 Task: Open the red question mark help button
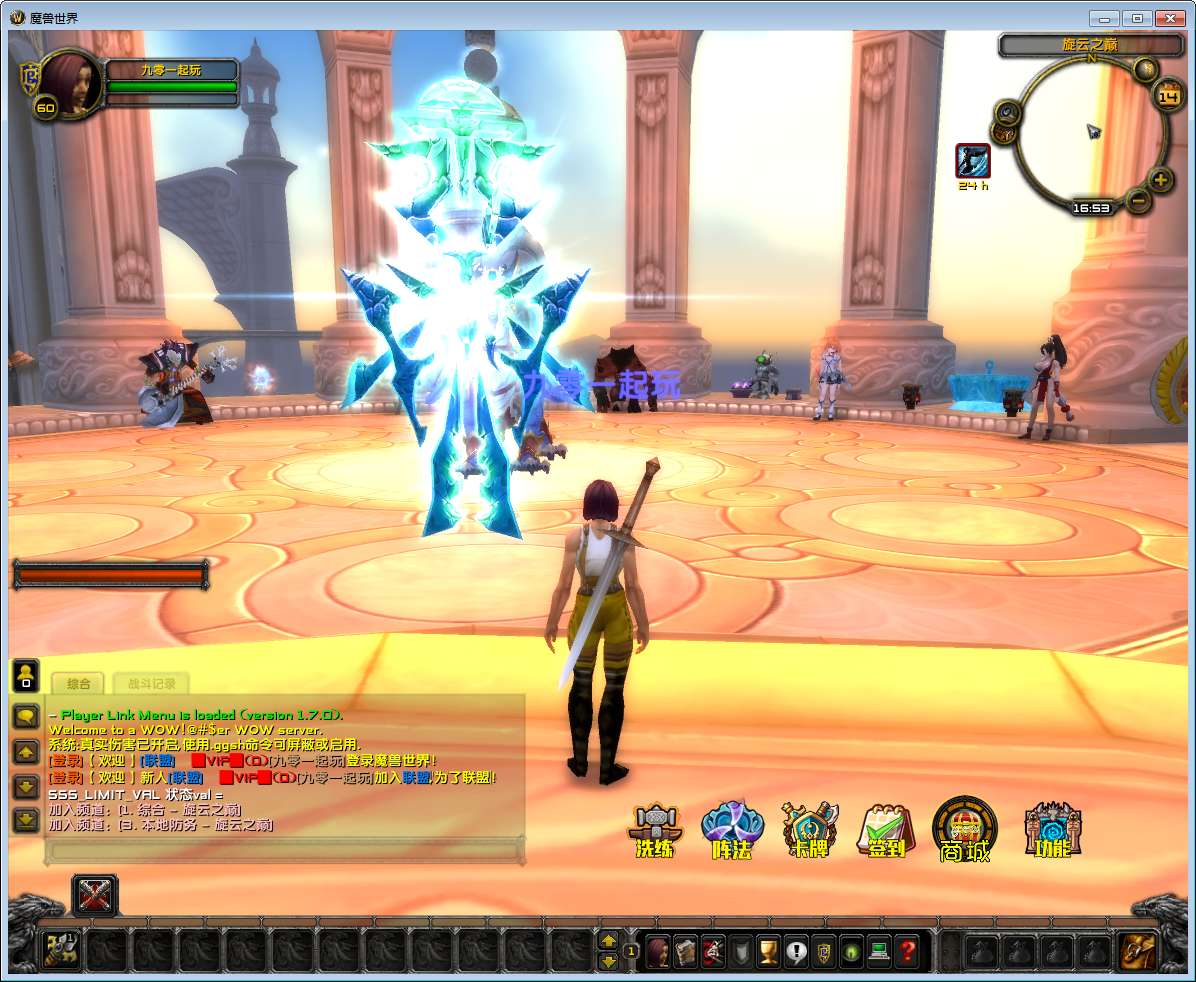907,950
